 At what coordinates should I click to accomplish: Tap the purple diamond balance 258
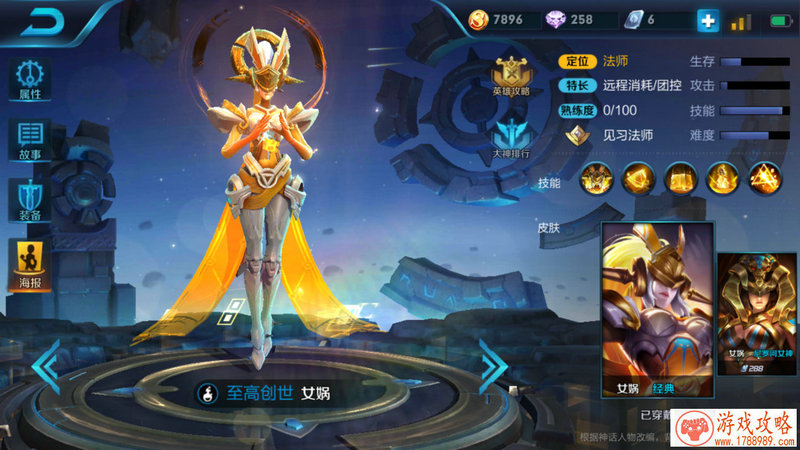570,20
